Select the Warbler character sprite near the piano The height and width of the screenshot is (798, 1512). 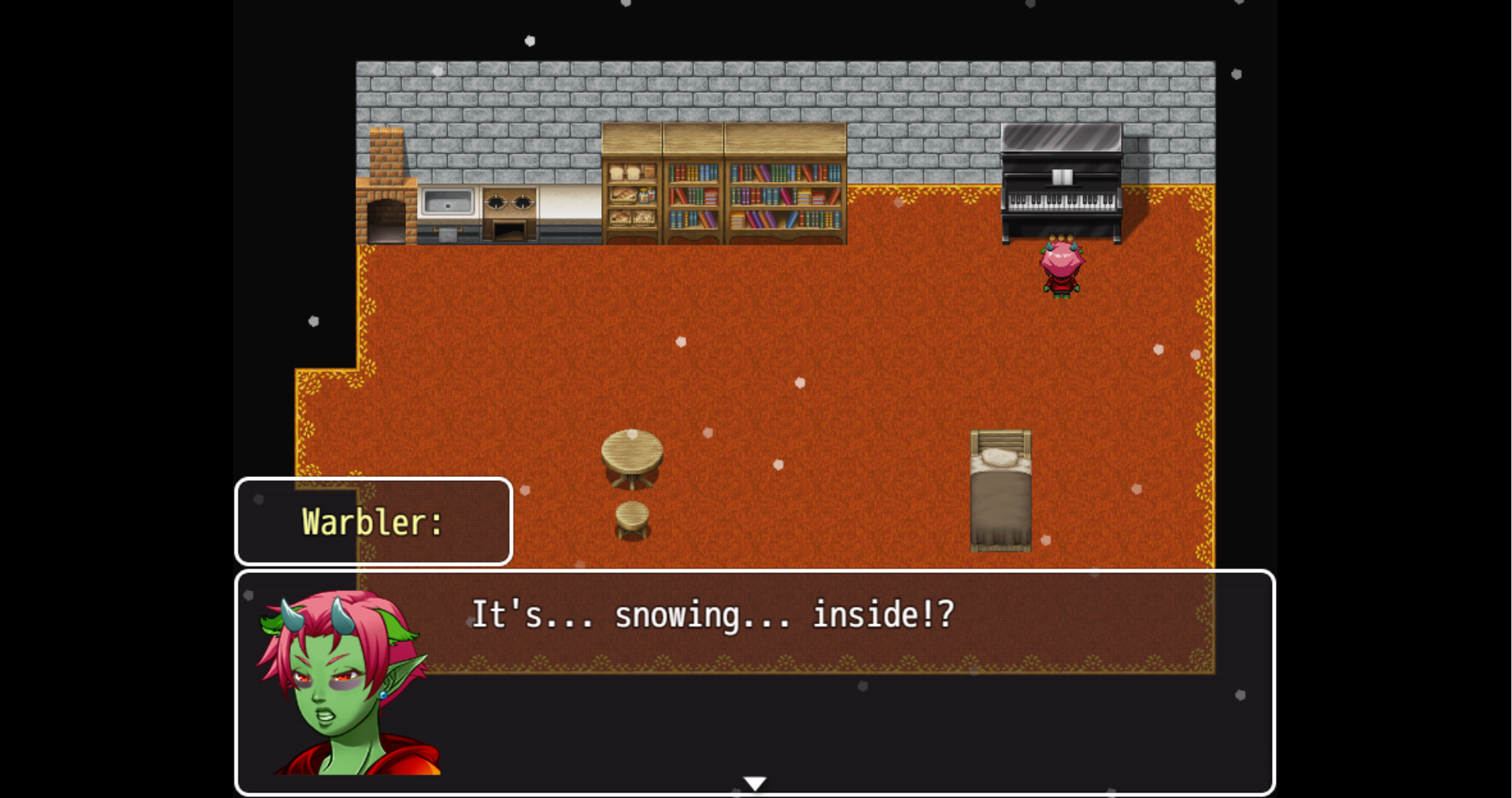[1061, 268]
